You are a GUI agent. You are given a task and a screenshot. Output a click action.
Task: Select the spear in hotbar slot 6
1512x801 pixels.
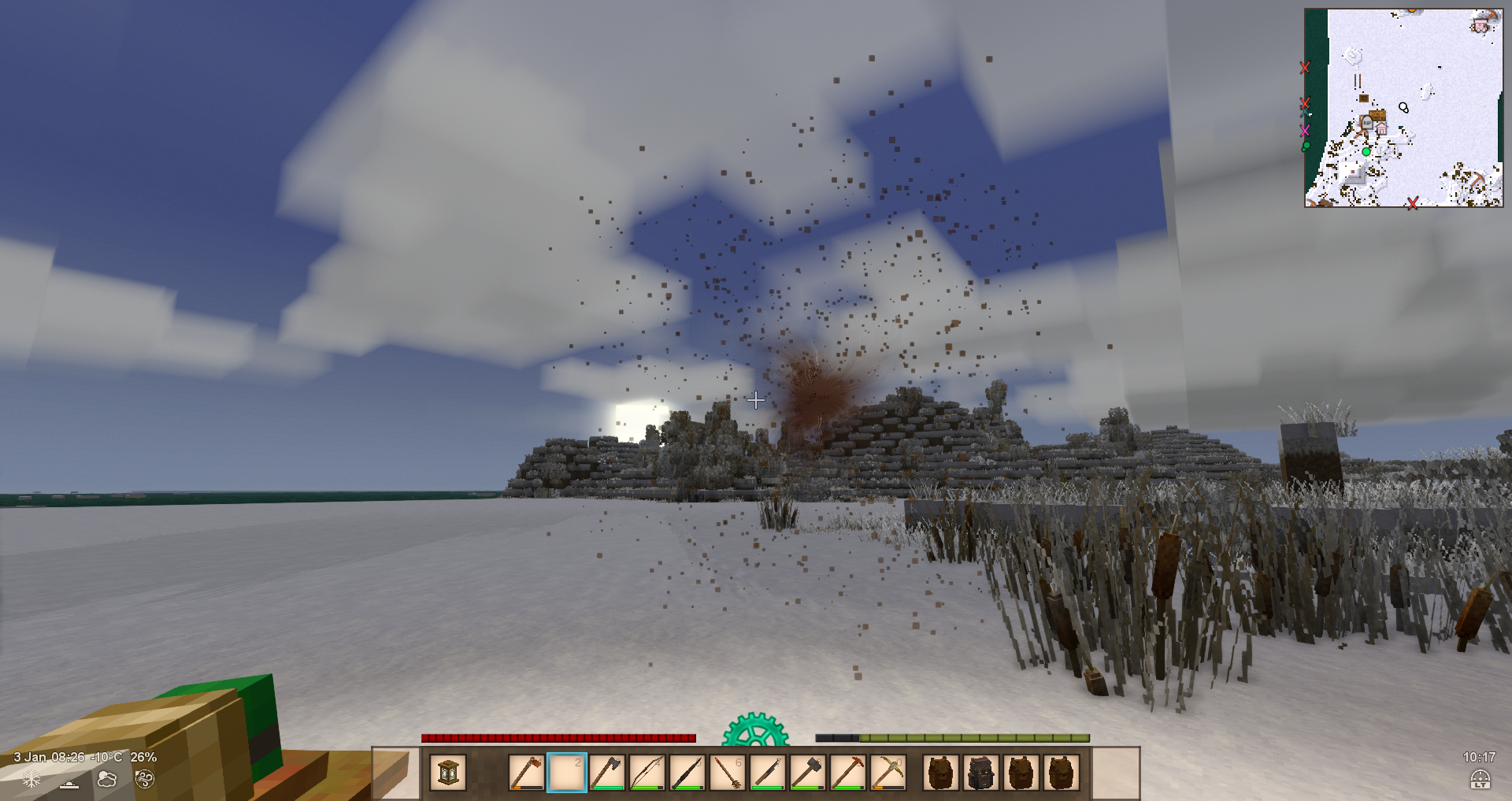point(727,773)
